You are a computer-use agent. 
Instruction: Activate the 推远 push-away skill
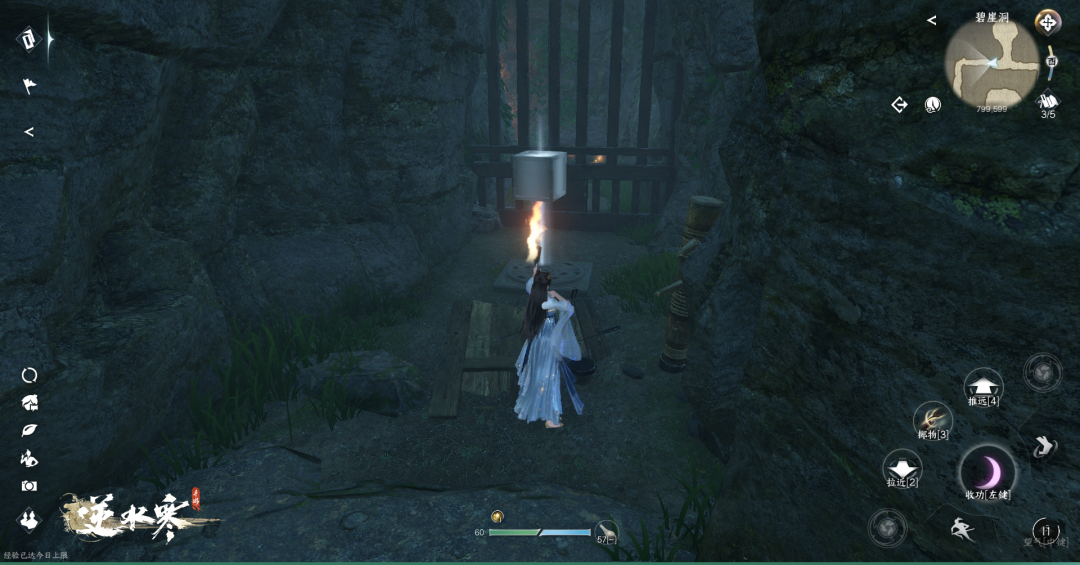click(x=984, y=385)
